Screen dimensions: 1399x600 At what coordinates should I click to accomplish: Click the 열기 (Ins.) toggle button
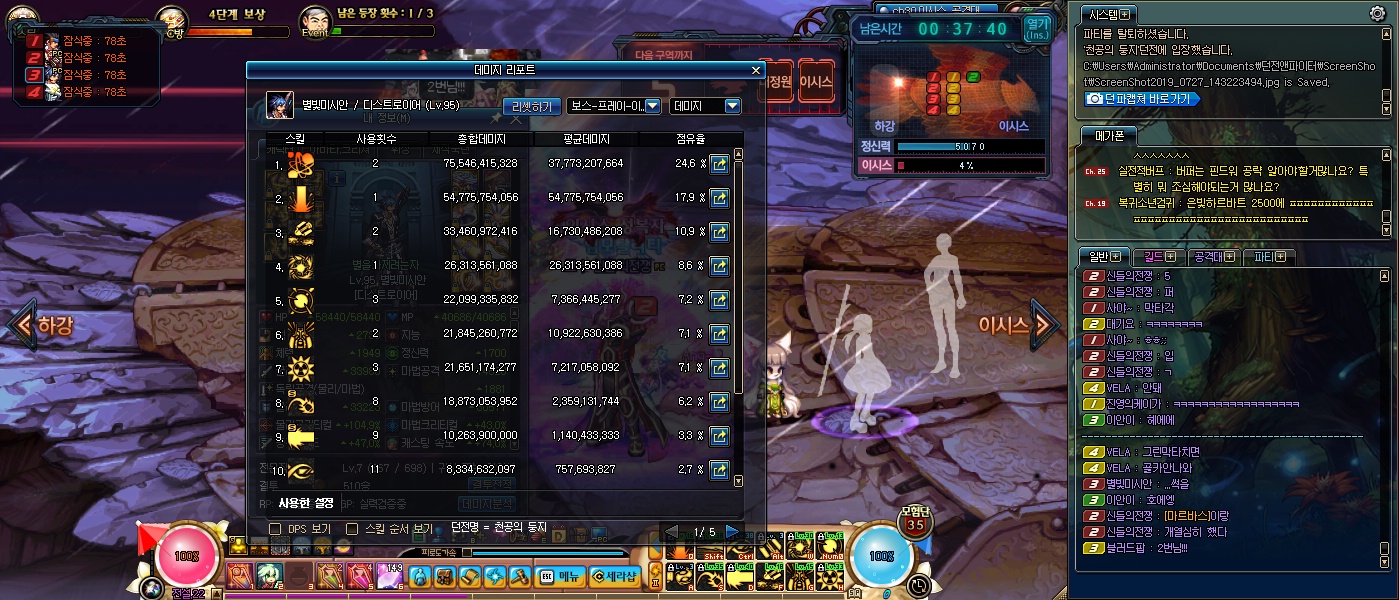1037,28
